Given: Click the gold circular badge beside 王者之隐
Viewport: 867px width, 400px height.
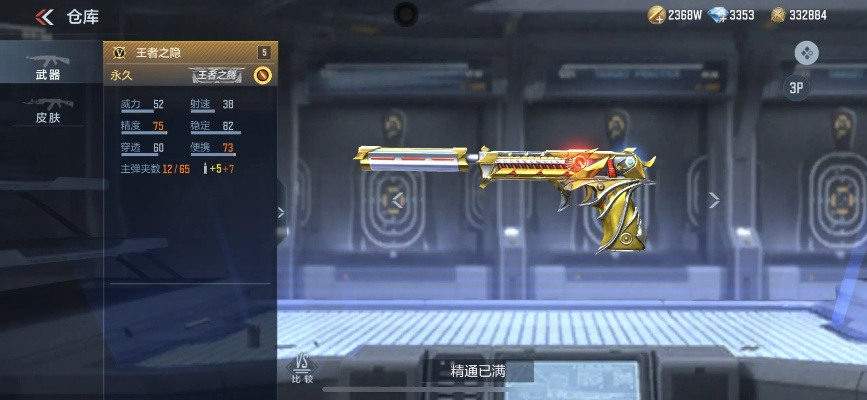Looking at the screenshot, I should 263,74.
